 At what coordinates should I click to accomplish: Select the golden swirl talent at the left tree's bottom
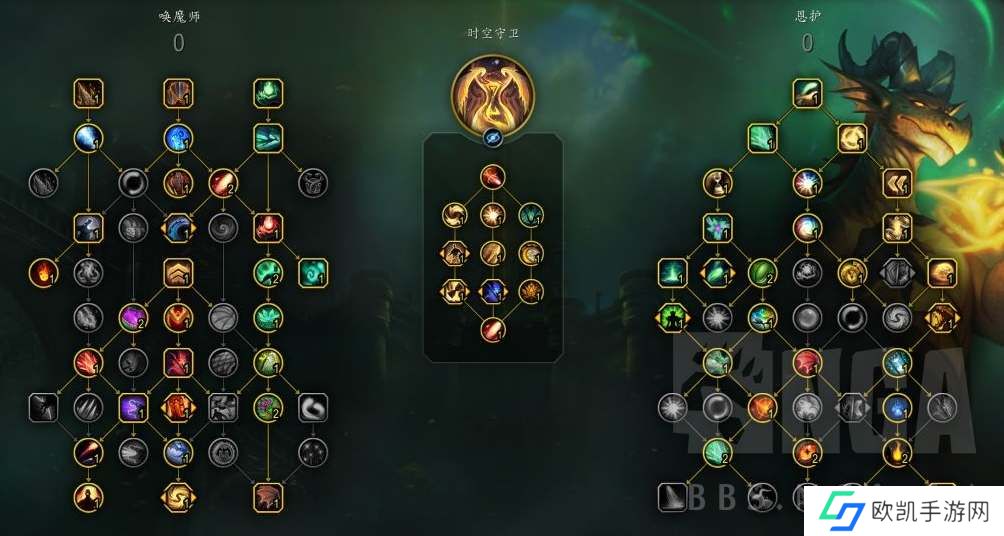178,496
